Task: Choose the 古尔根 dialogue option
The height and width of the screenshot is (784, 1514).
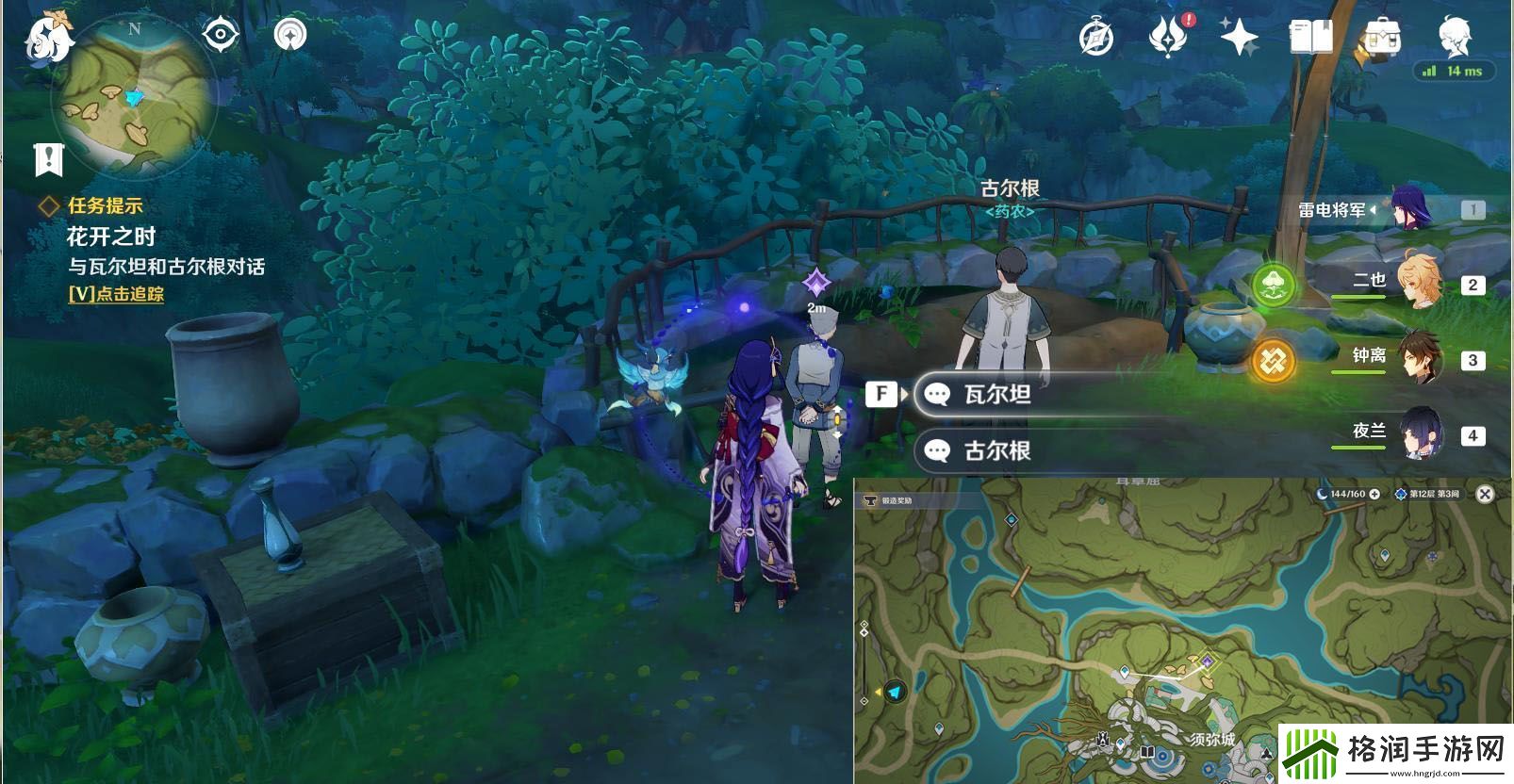Action: pos(1001,452)
